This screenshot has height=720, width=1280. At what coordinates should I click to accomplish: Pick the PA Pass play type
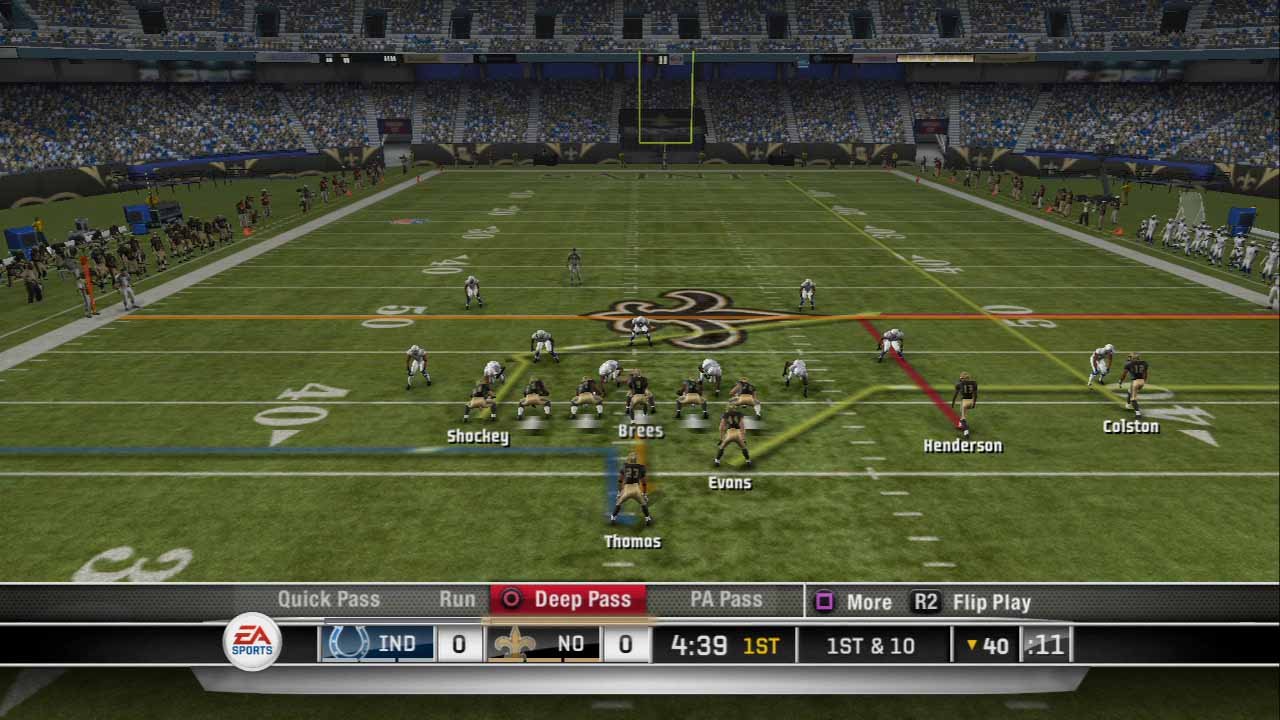click(726, 600)
